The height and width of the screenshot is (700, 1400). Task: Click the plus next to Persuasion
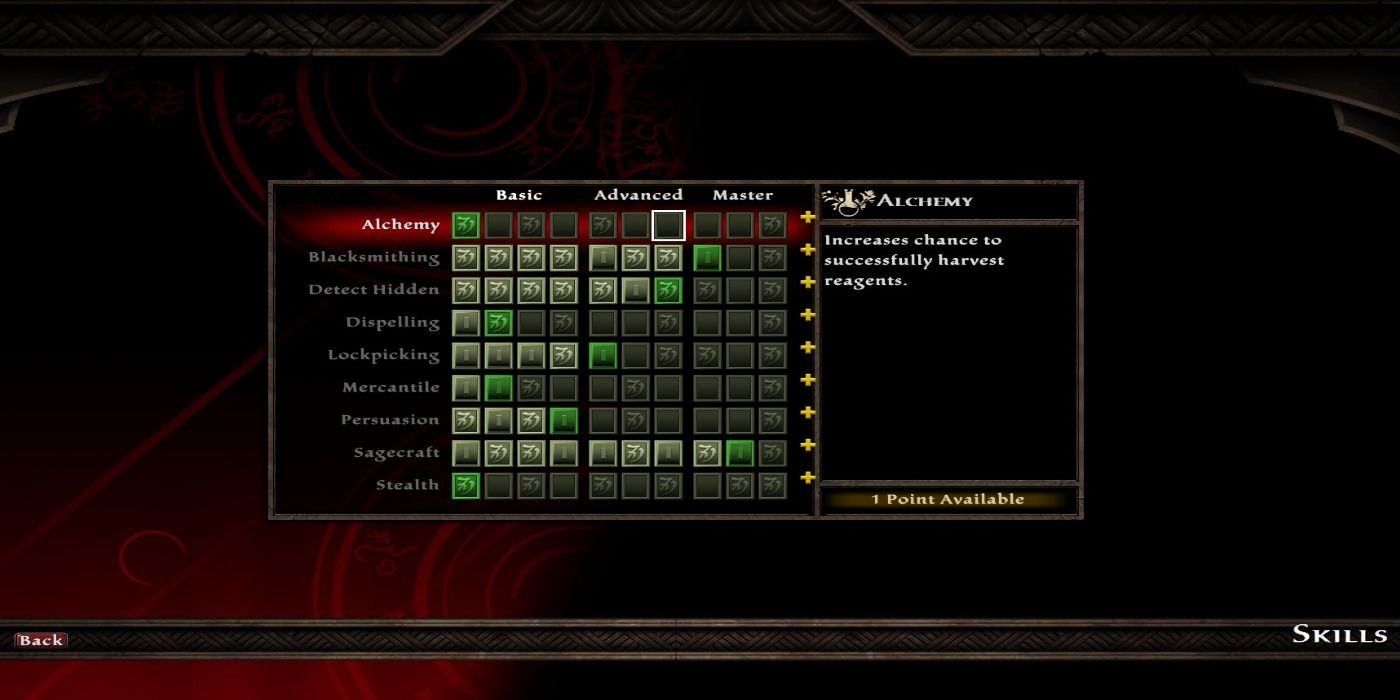click(x=808, y=413)
